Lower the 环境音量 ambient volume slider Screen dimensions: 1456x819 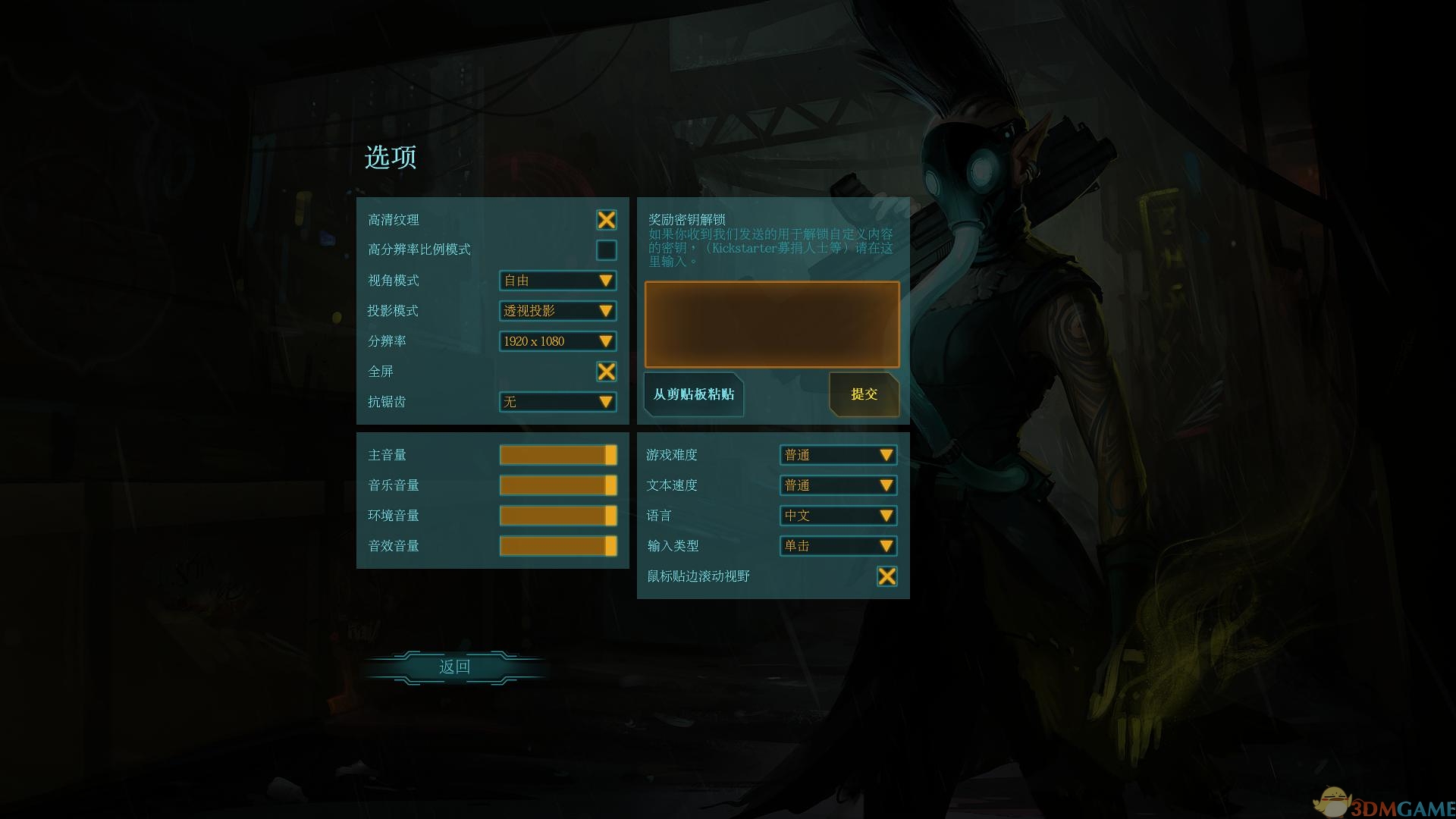click(x=557, y=515)
